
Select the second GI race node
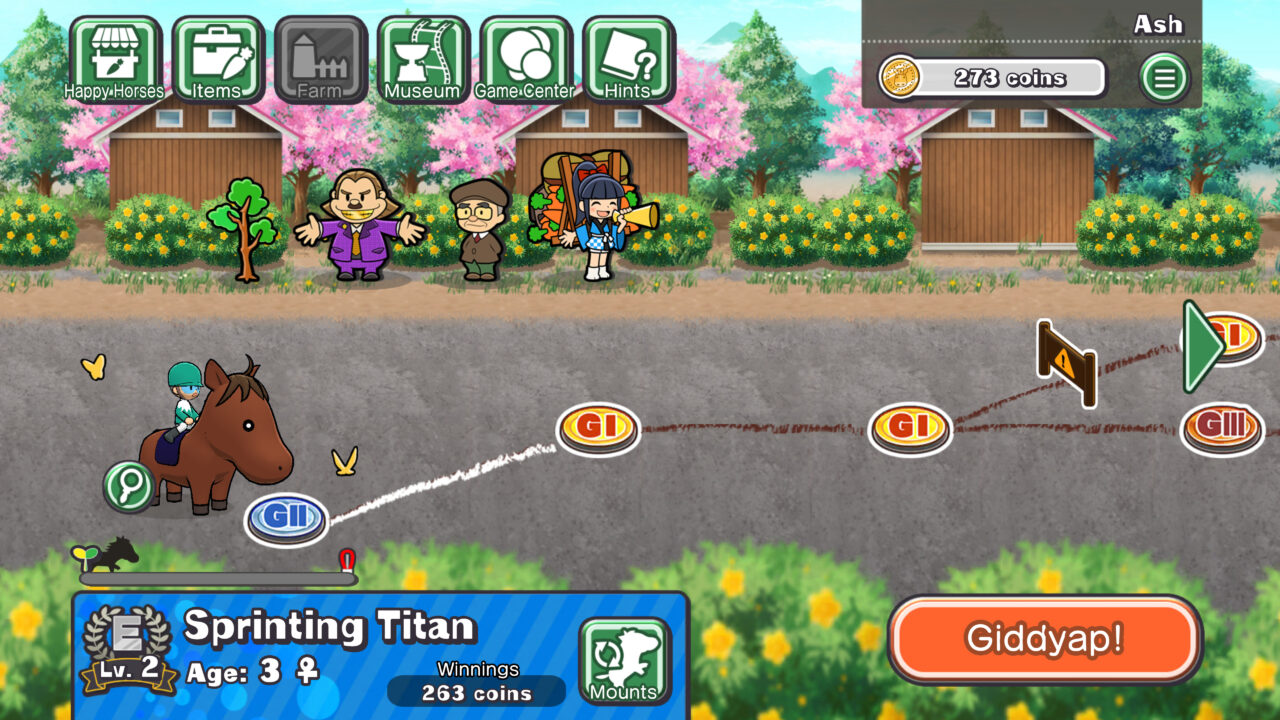pyautogui.click(x=912, y=426)
